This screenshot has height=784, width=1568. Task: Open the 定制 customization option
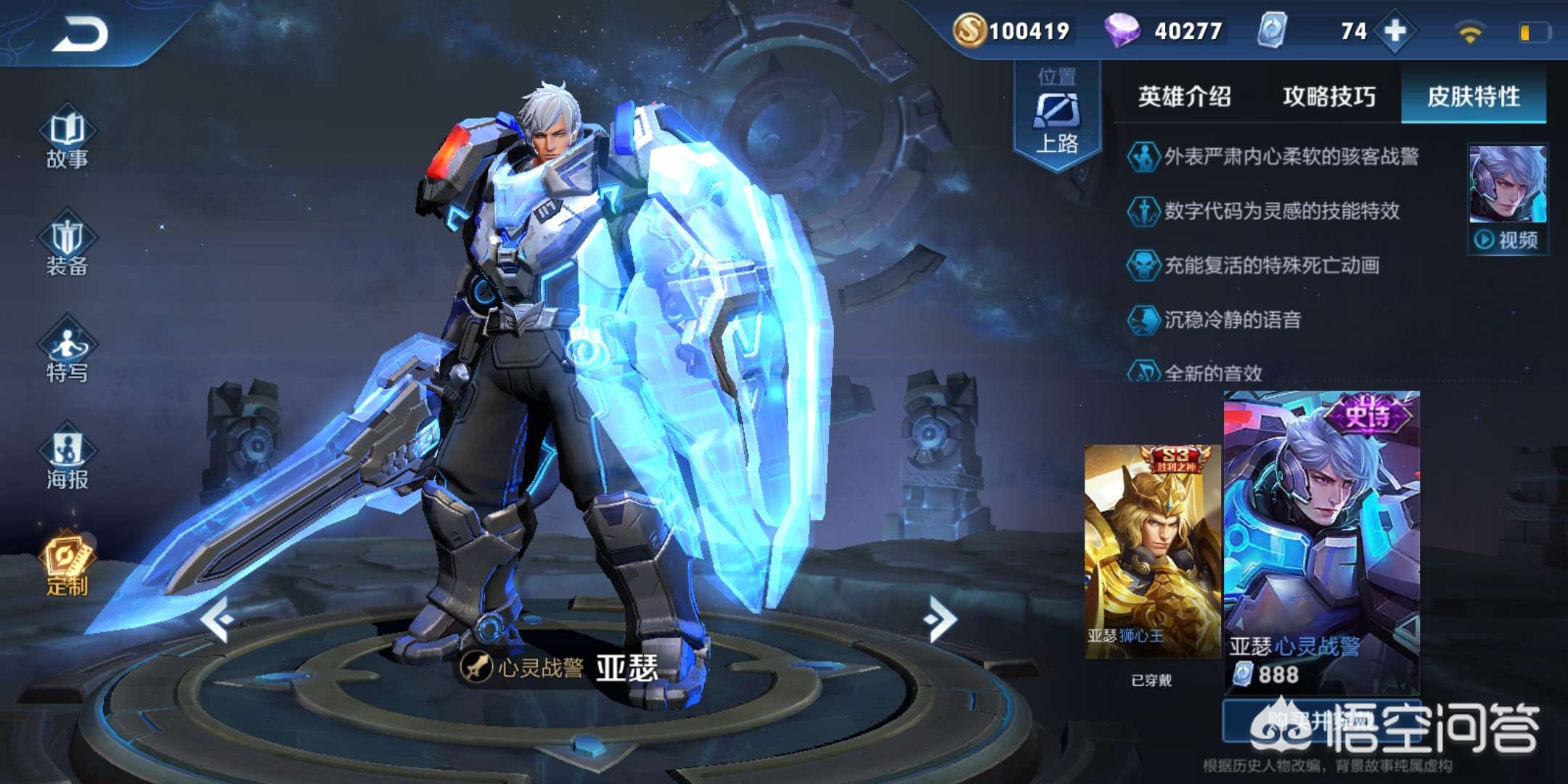click(x=67, y=566)
